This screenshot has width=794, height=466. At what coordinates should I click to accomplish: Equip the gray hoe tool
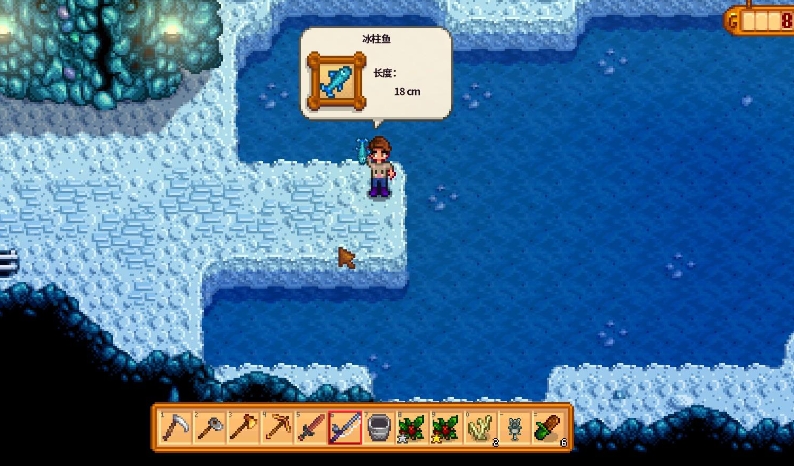[209, 428]
